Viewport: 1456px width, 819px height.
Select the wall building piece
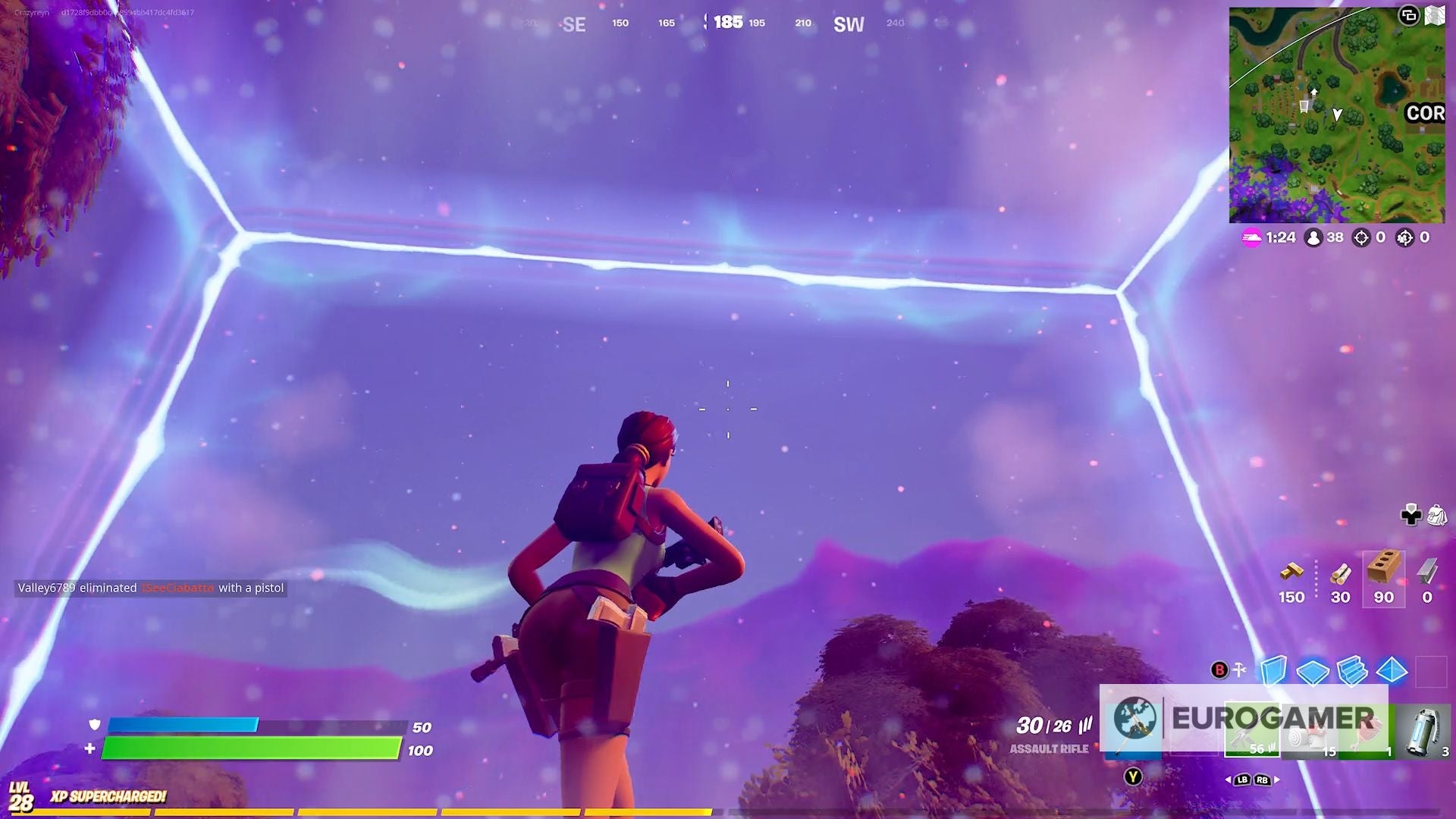coord(1273,670)
